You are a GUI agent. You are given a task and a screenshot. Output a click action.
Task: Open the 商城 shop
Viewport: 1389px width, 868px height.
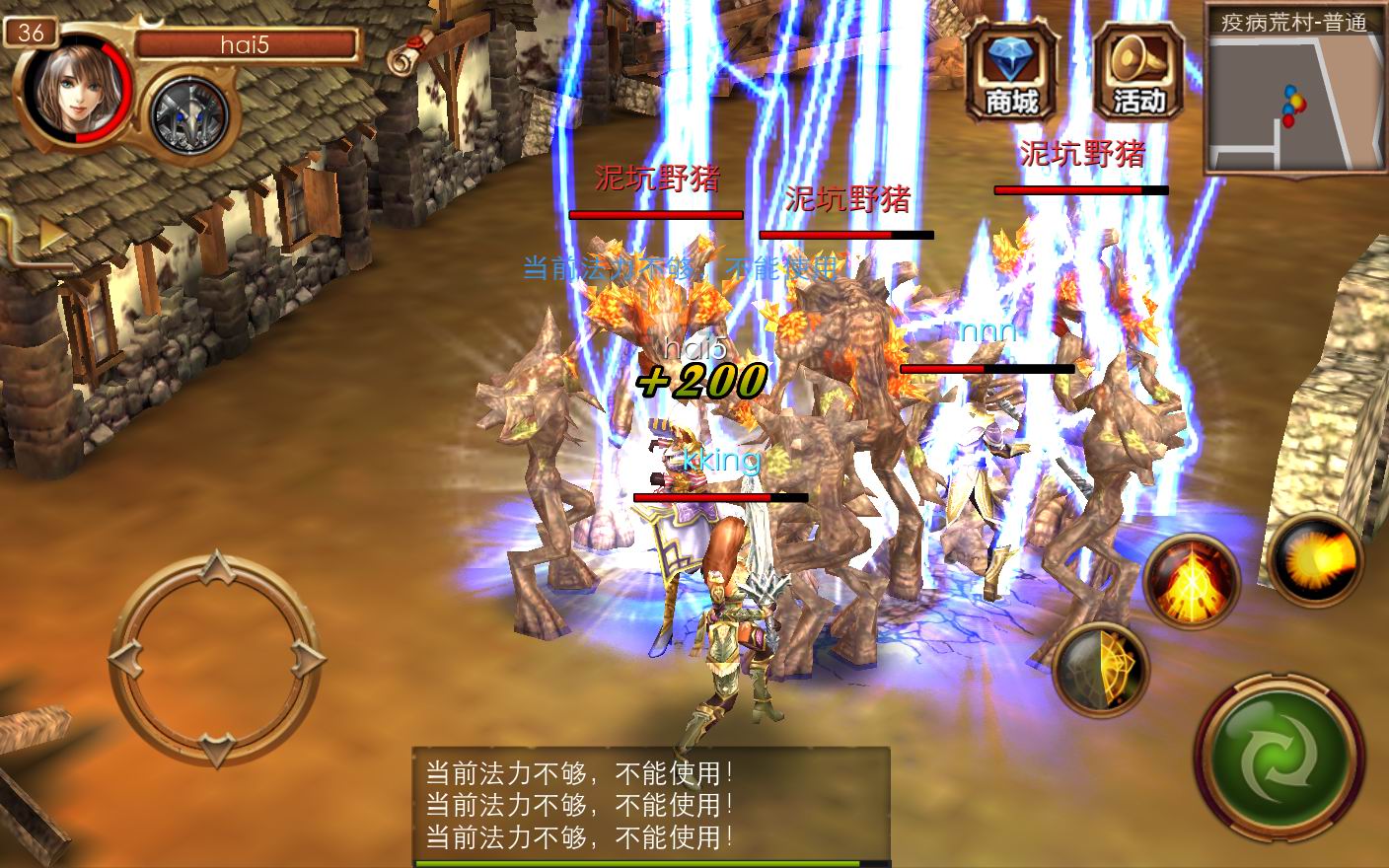[1011, 71]
